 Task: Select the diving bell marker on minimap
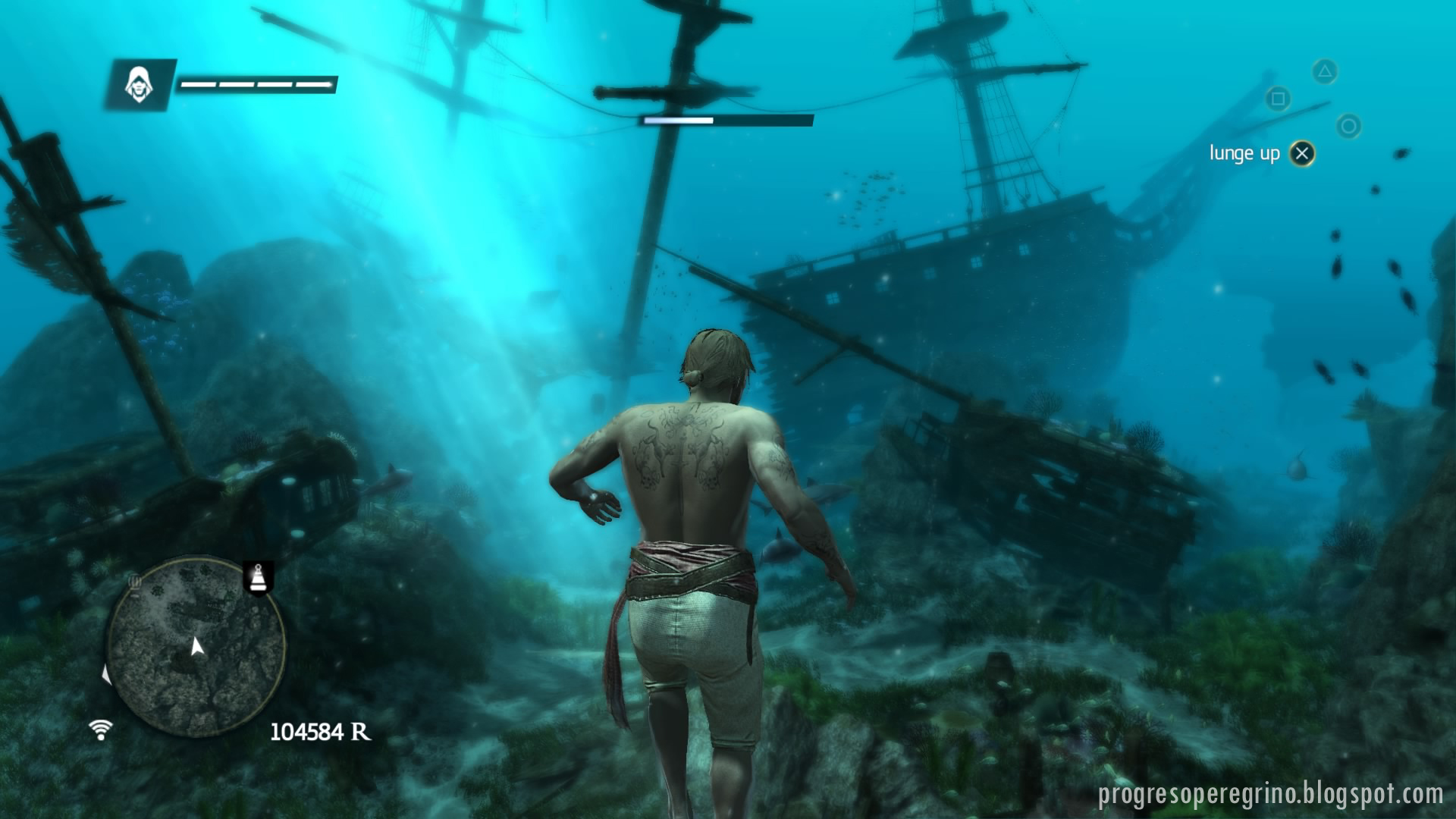258,578
